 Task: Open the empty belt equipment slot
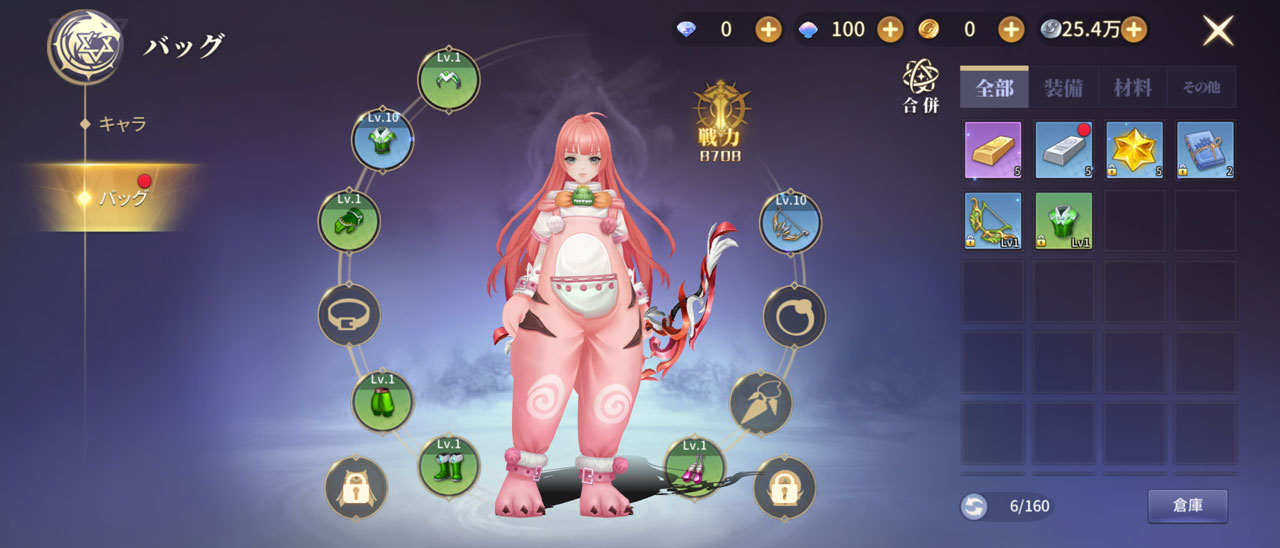tap(349, 315)
